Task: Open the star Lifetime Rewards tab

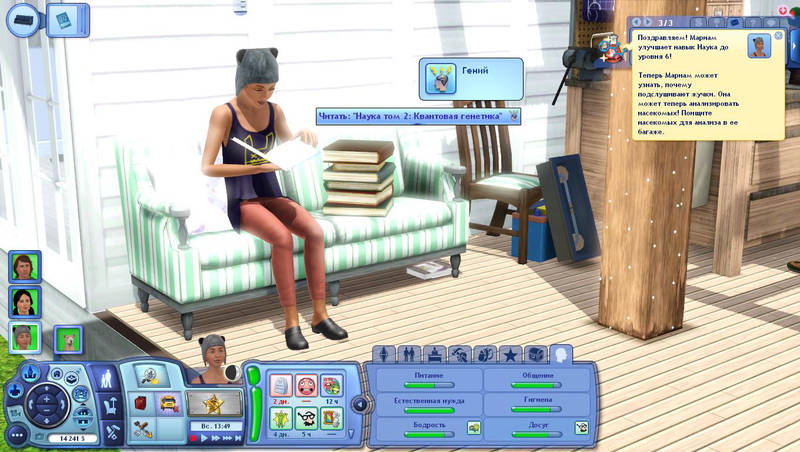Action: 511,354
